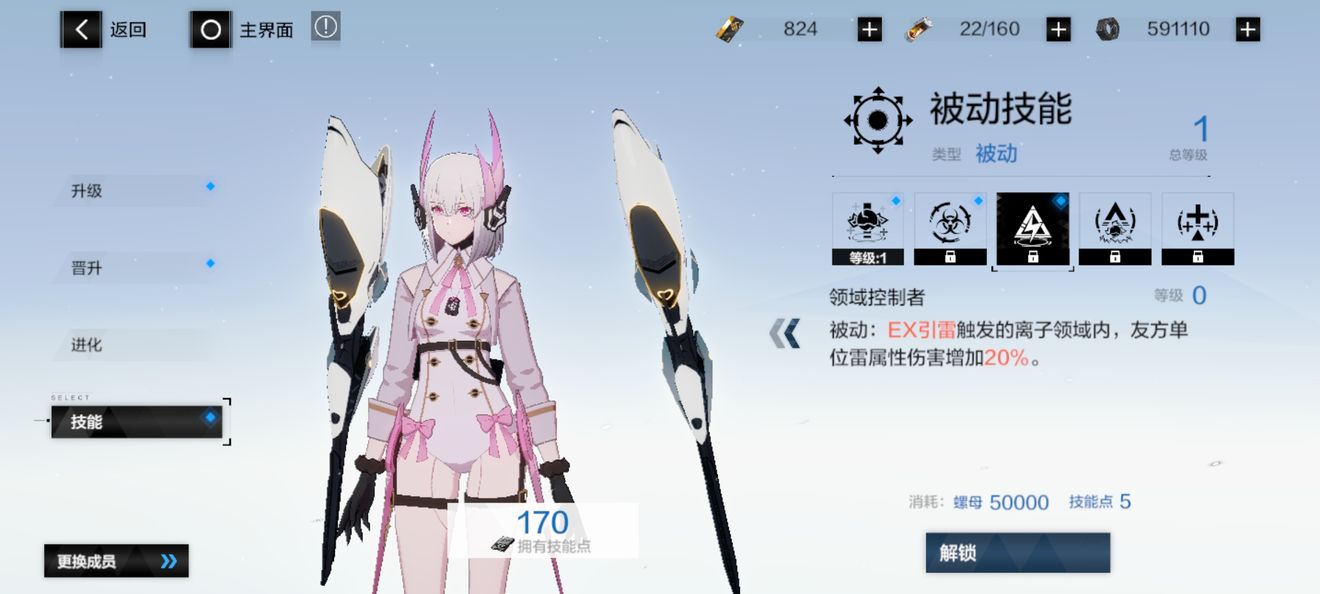This screenshot has width=1320, height=594.
Task: Choose the locked triangle-in-circle passive skill
Action: click(x=1115, y=229)
